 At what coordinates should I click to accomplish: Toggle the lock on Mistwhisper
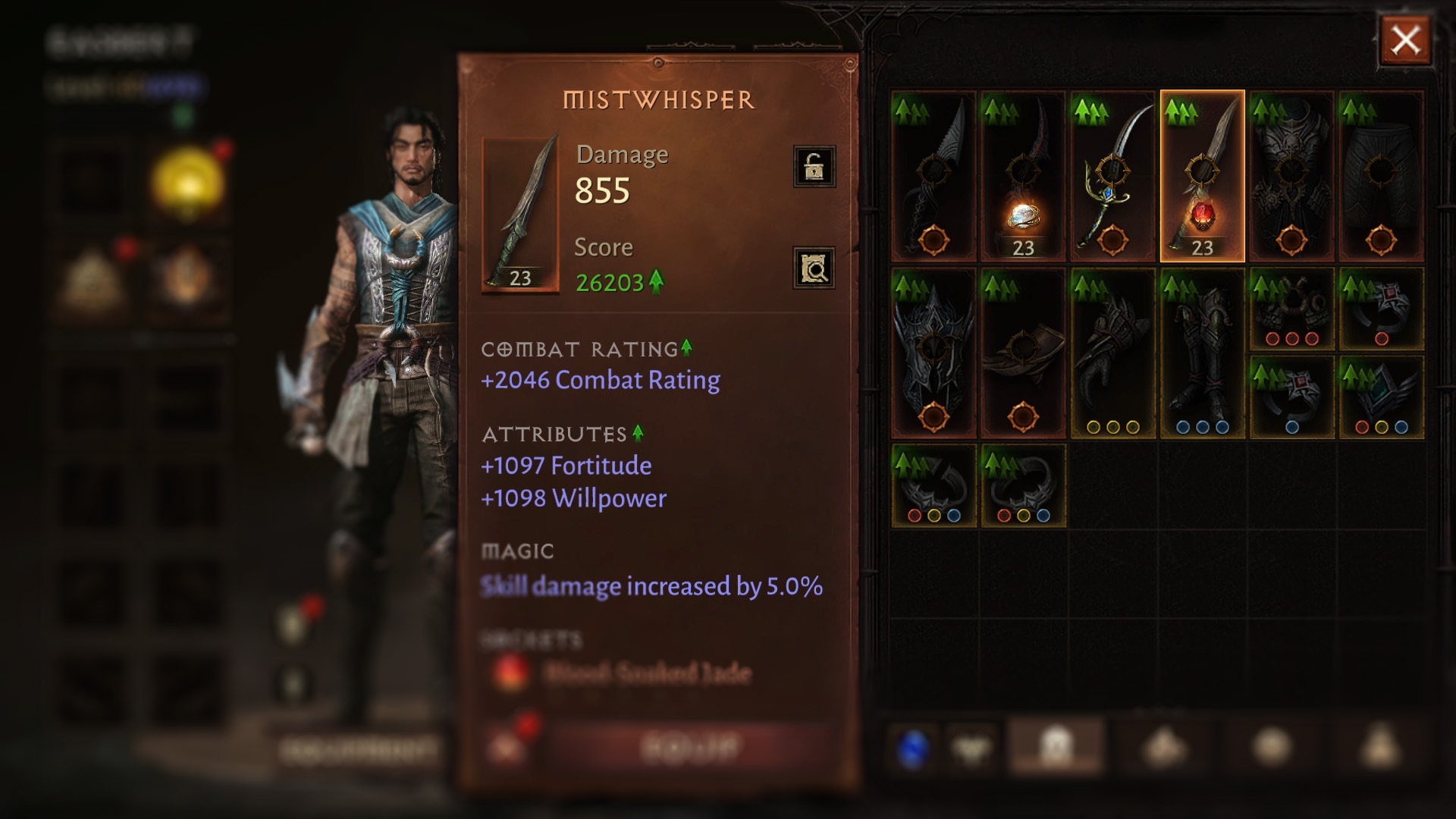click(x=814, y=166)
